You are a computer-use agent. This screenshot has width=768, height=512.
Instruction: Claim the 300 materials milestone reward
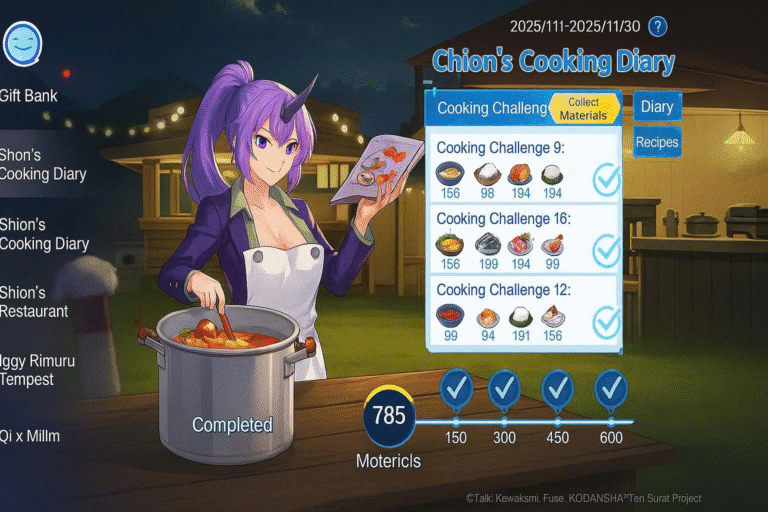[506, 388]
